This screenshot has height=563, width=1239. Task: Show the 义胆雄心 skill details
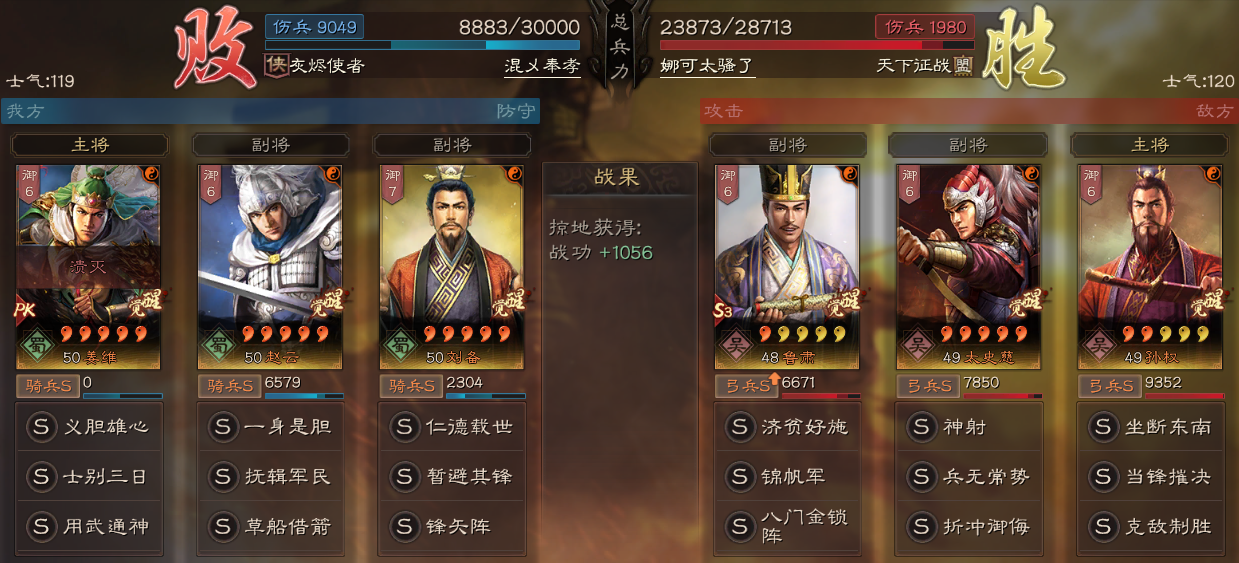pos(90,427)
